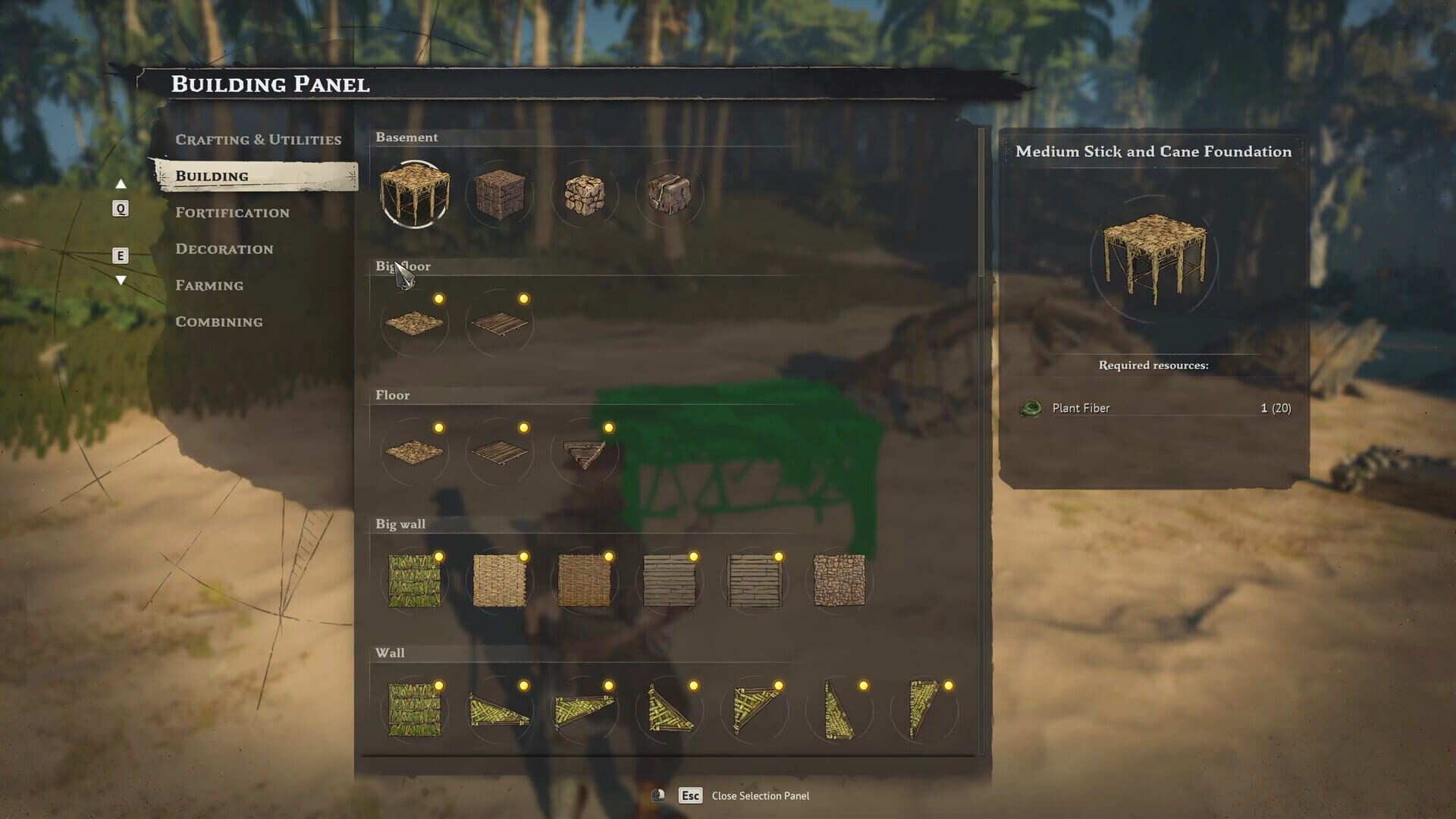Select the wooden log foundation block
This screenshot has height=819, width=1456.
[x=500, y=195]
